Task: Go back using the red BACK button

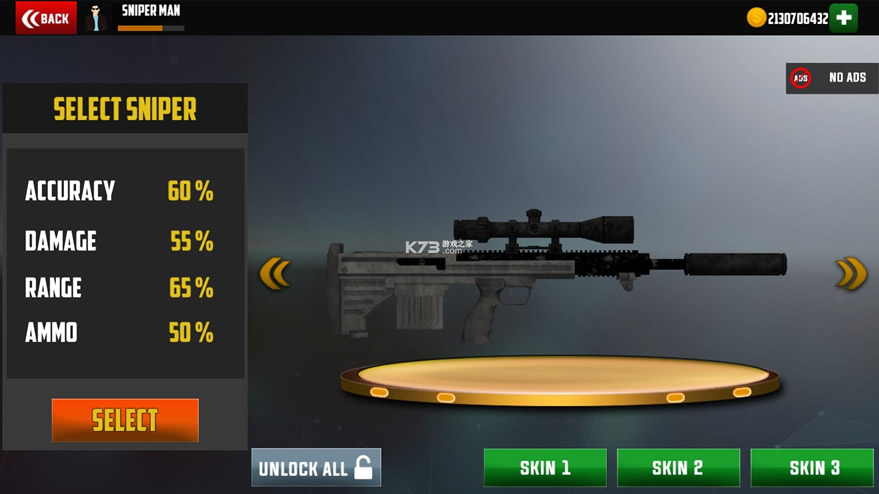Action: coord(46,18)
